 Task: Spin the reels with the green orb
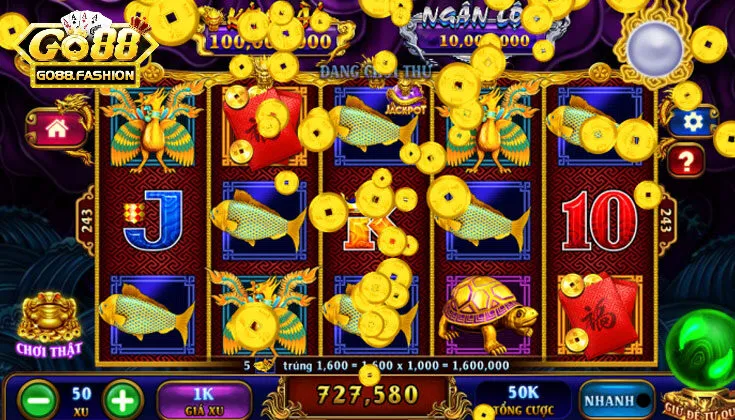tap(704, 350)
